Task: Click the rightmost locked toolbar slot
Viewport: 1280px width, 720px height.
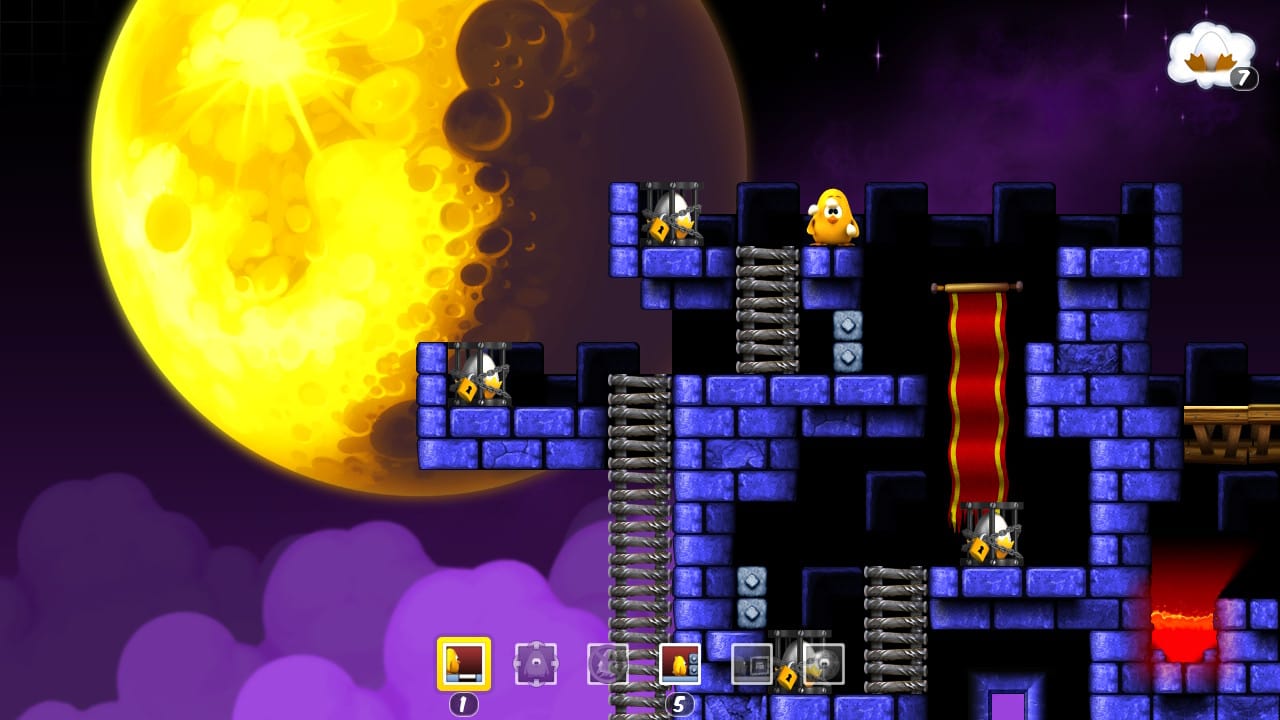Action: pyautogui.click(x=822, y=662)
